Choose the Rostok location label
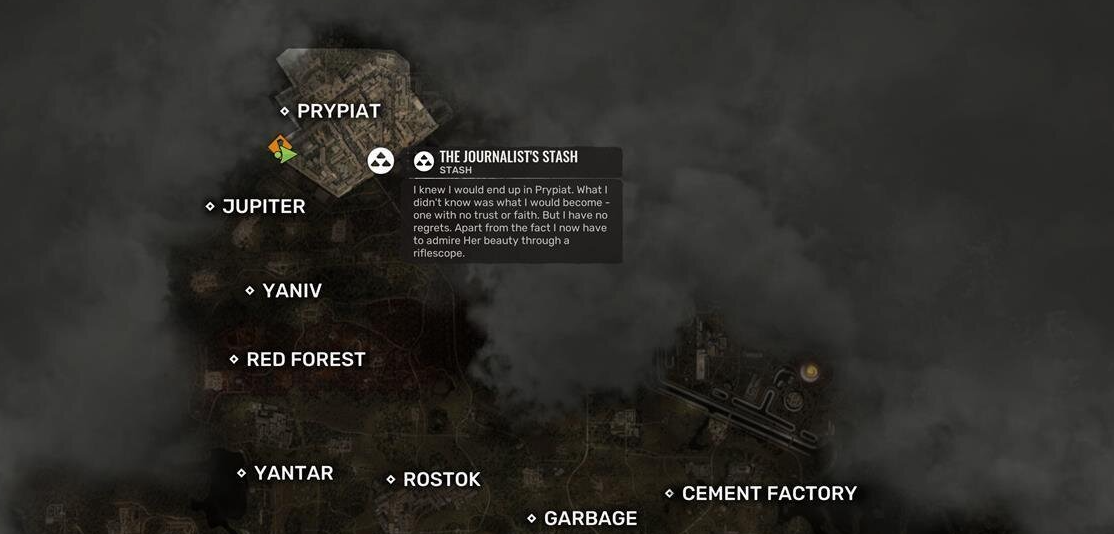Viewport: 1114px width, 534px height. 441,480
